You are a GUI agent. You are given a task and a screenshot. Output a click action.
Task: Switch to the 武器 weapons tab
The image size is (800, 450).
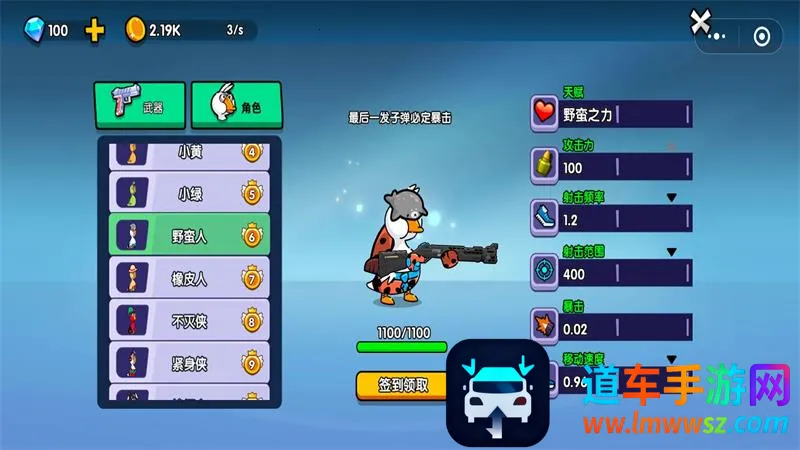[x=140, y=104]
